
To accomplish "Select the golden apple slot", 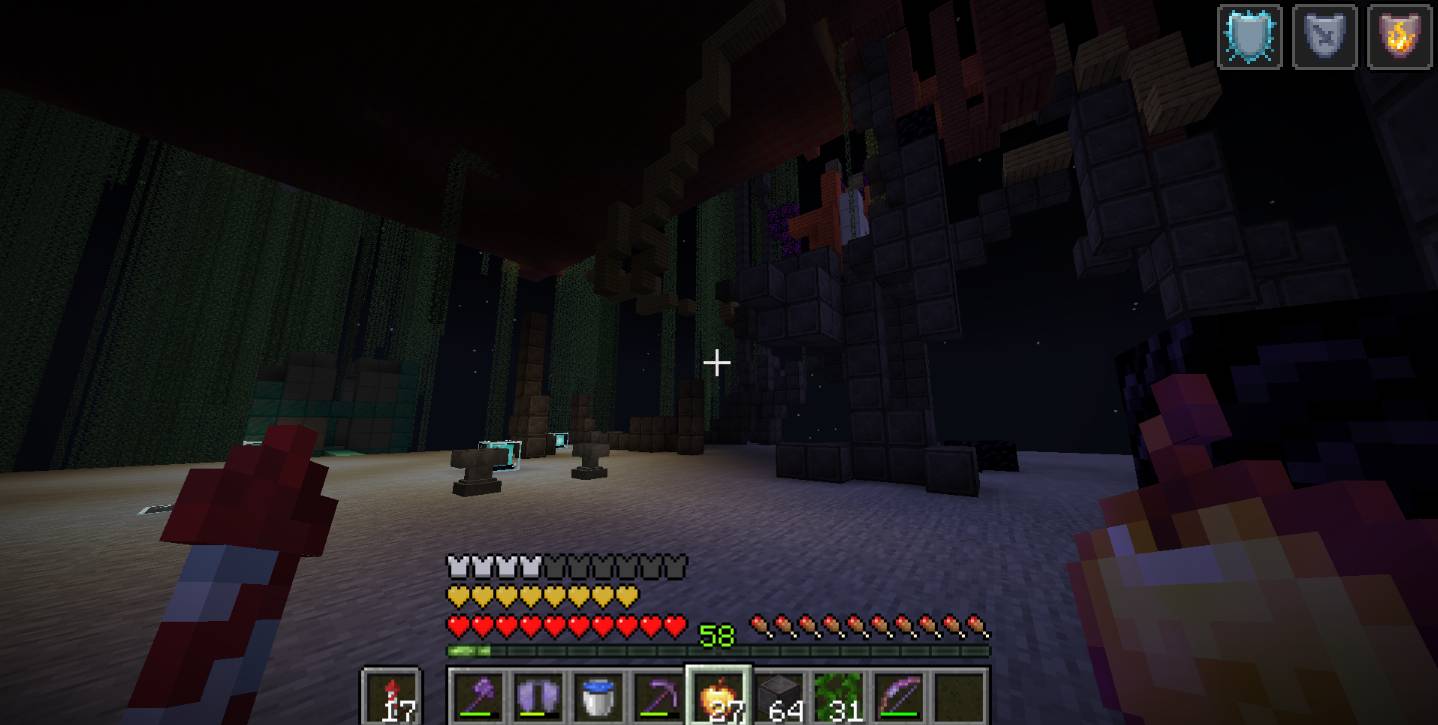I will coord(718,696).
